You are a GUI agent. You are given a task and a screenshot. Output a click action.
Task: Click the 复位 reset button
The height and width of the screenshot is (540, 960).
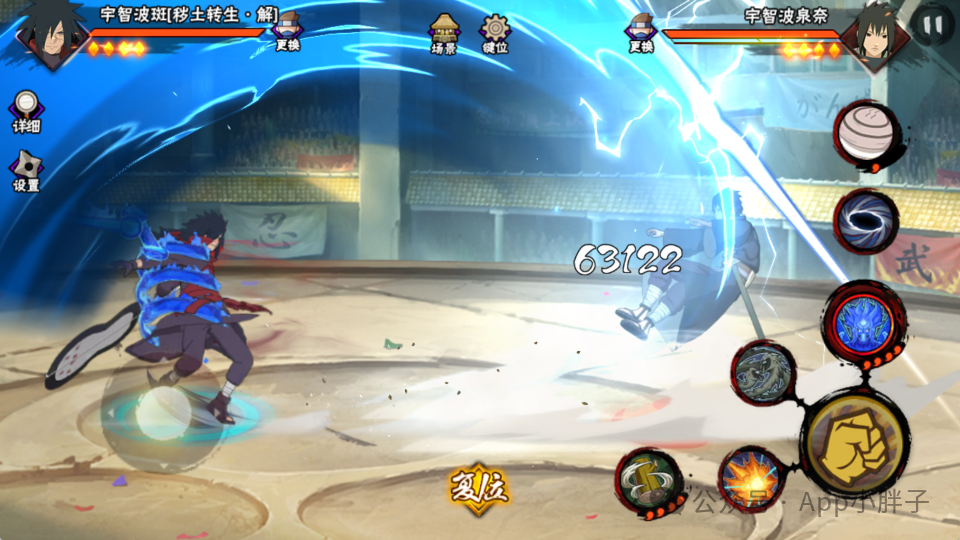(x=479, y=488)
